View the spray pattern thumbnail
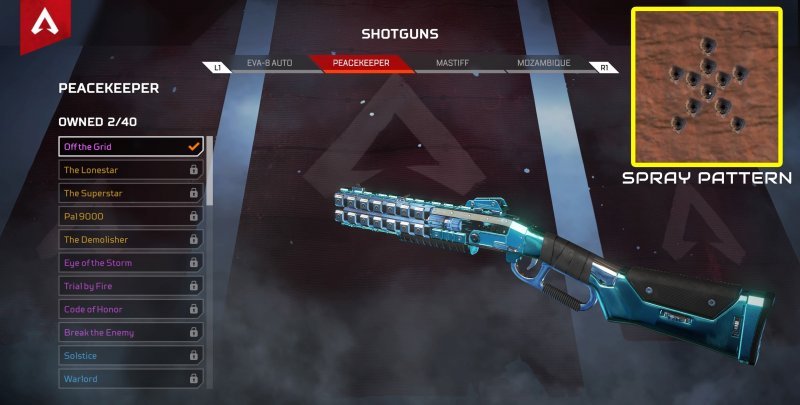The width and height of the screenshot is (800, 405). click(x=706, y=86)
